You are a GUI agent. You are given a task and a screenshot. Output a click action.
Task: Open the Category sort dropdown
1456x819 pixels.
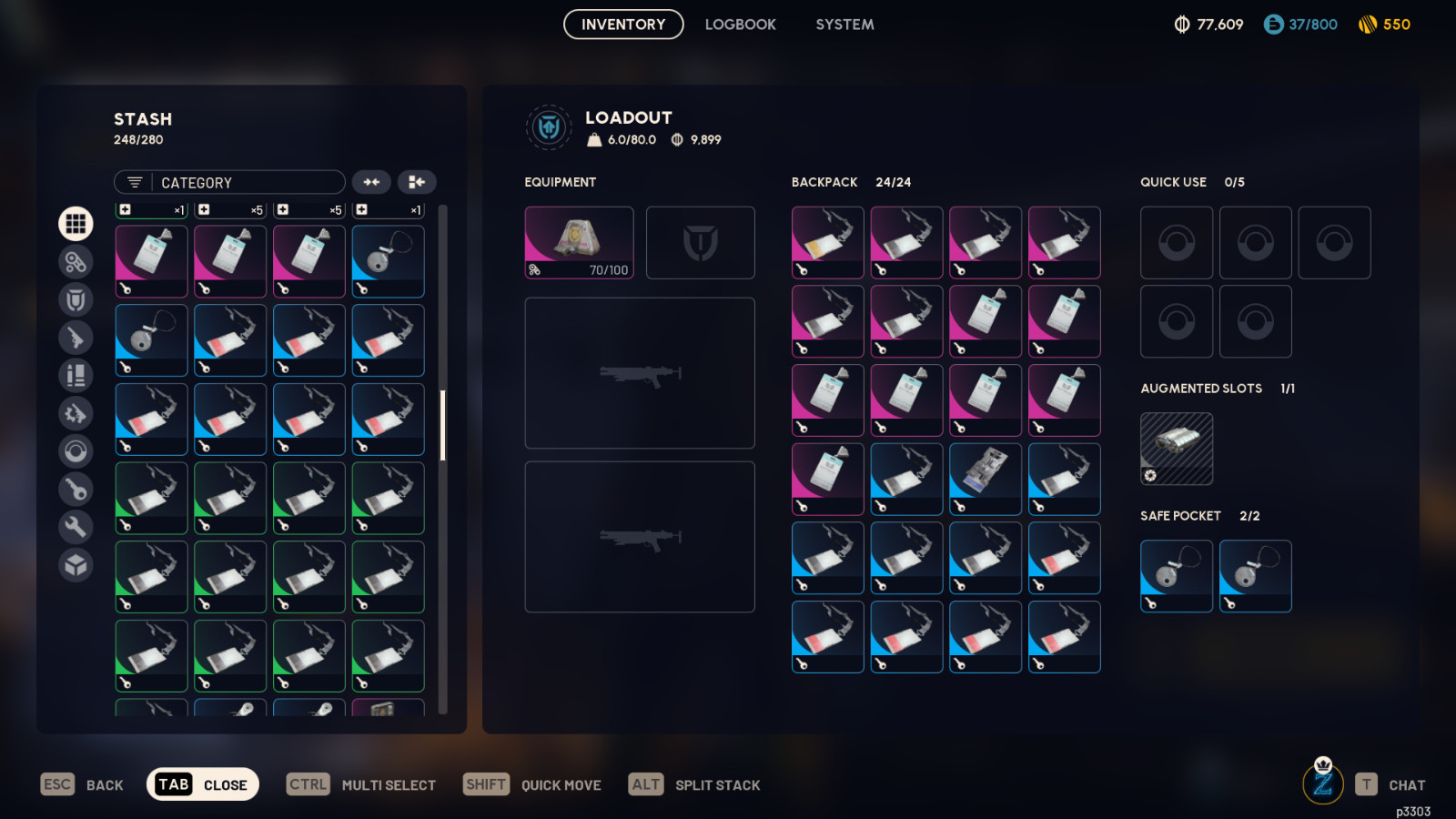[229, 183]
